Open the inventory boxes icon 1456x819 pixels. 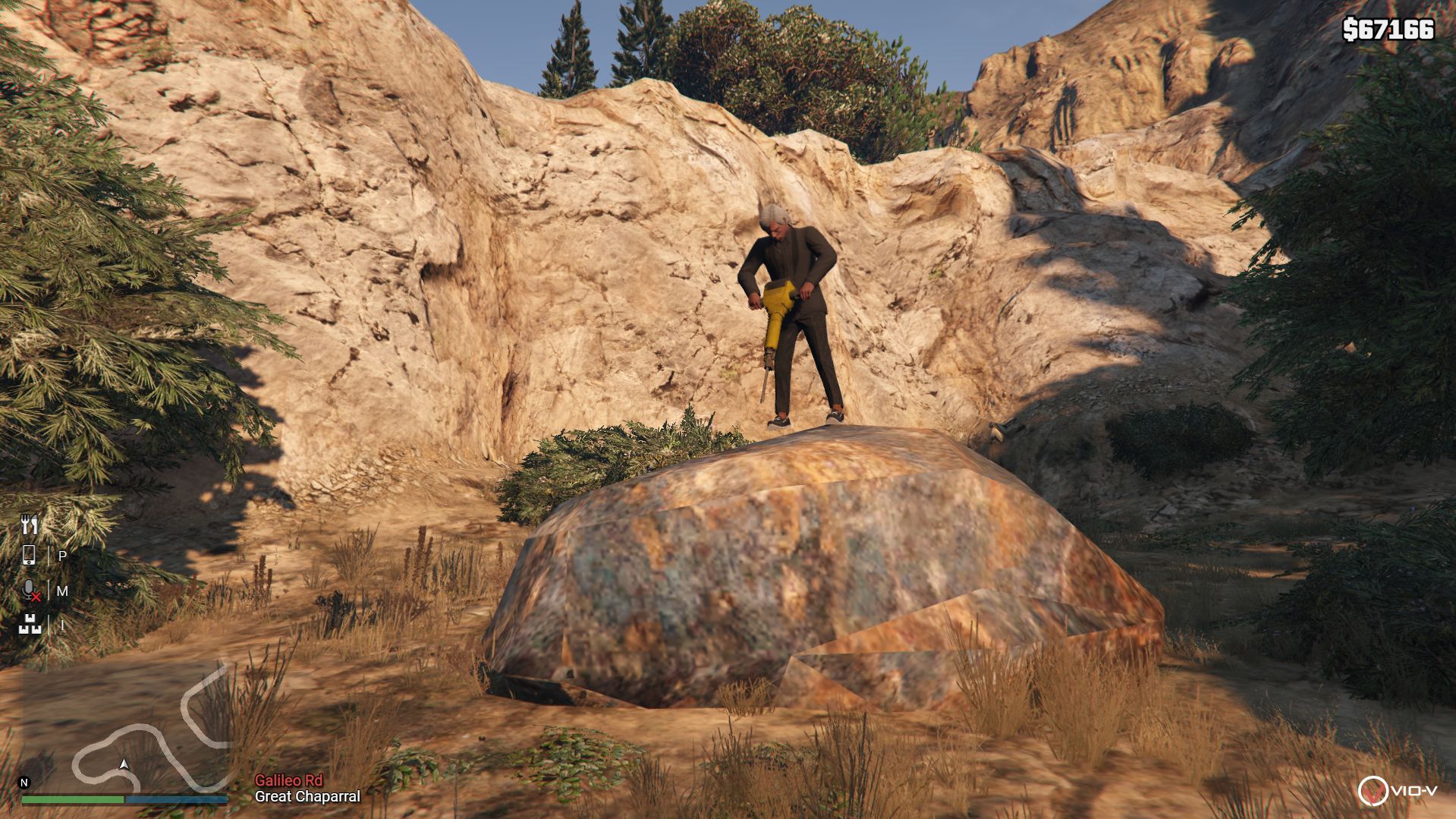click(30, 625)
